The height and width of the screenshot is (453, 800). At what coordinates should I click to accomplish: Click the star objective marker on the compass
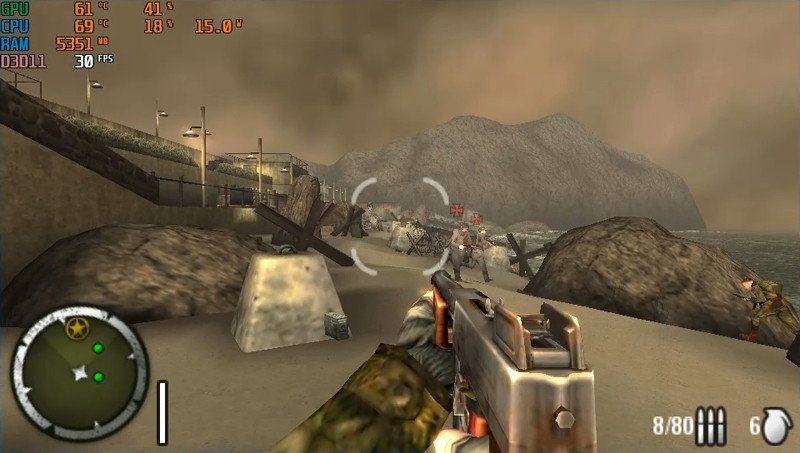point(74,327)
